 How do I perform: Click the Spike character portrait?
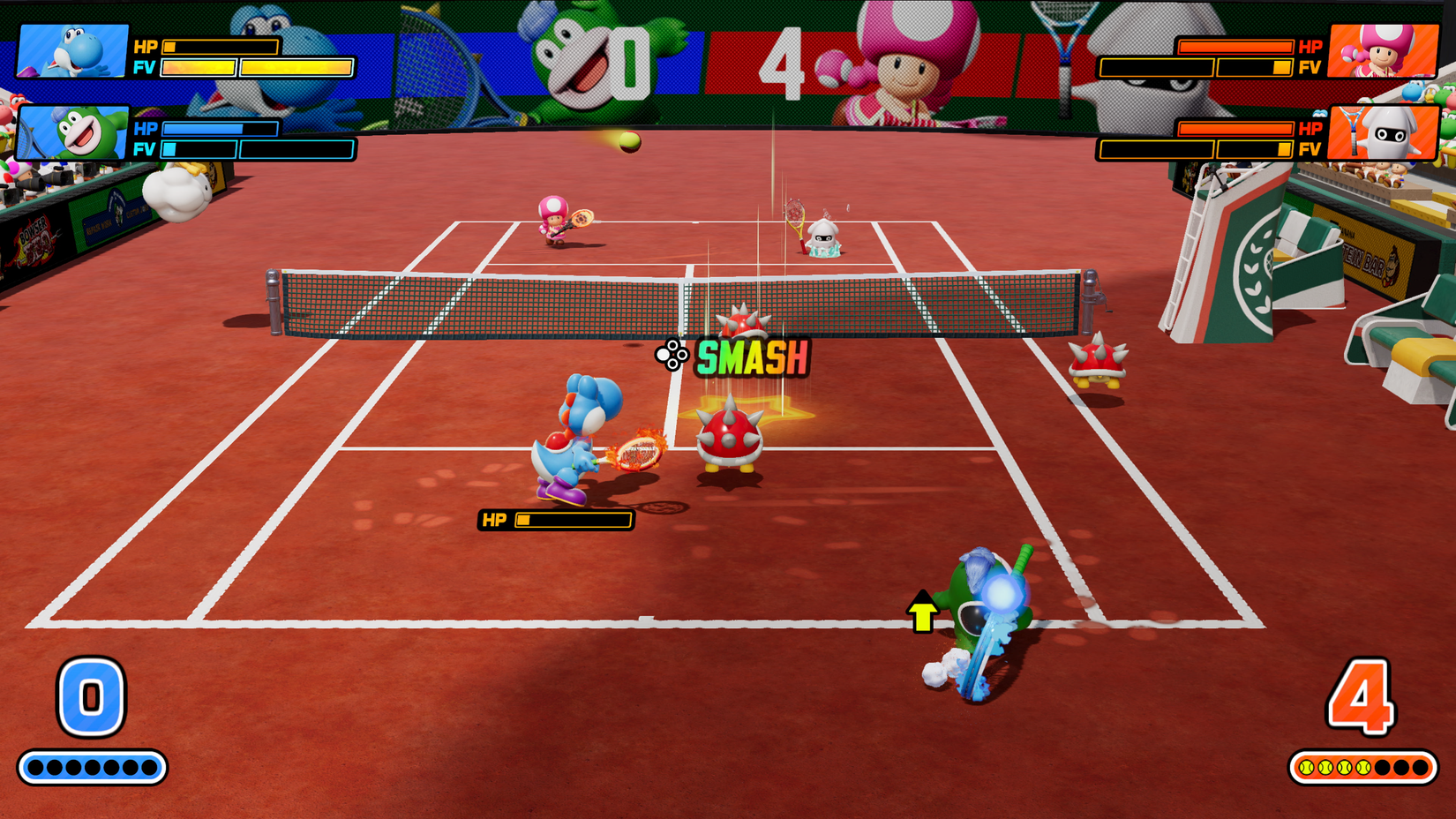(71, 131)
